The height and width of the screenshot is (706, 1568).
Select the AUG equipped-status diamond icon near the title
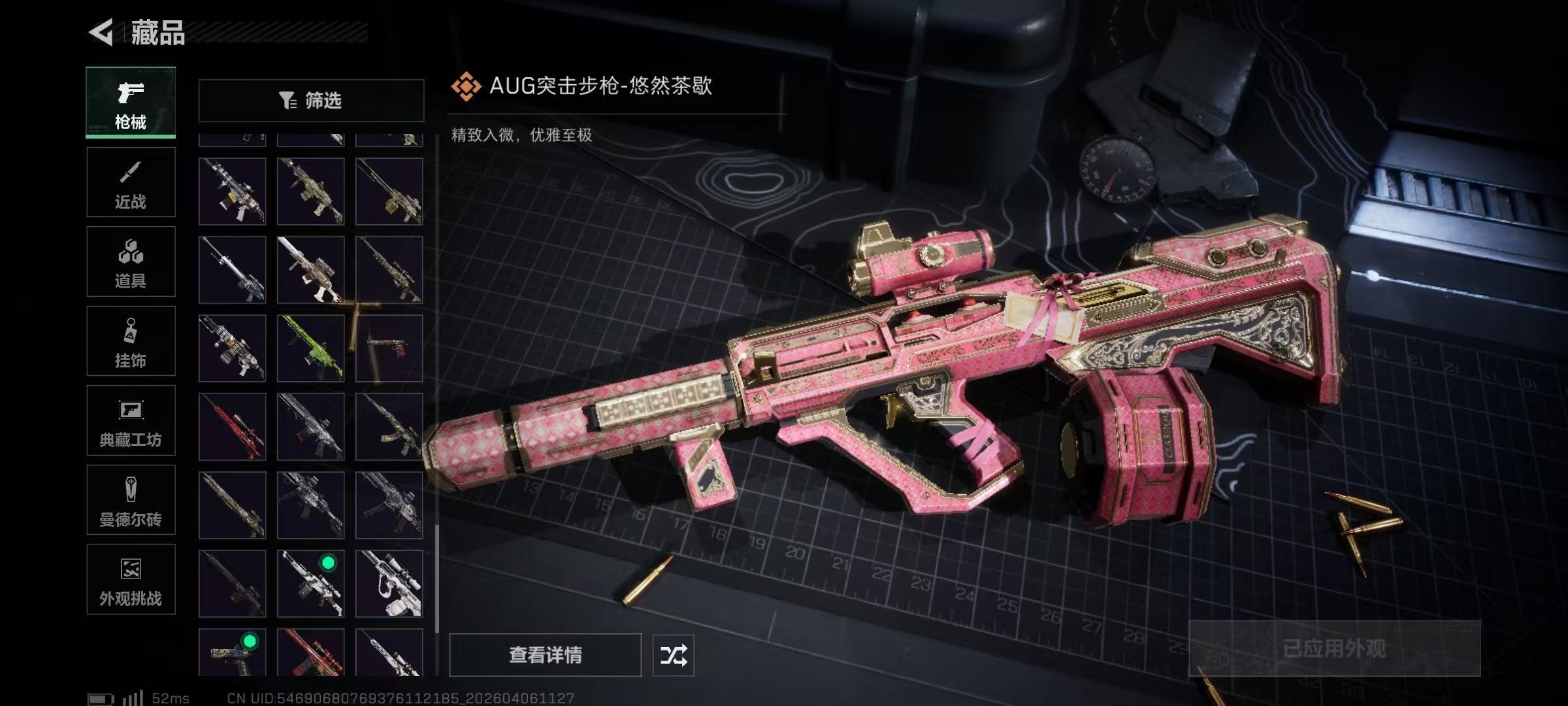tap(465, 86)
